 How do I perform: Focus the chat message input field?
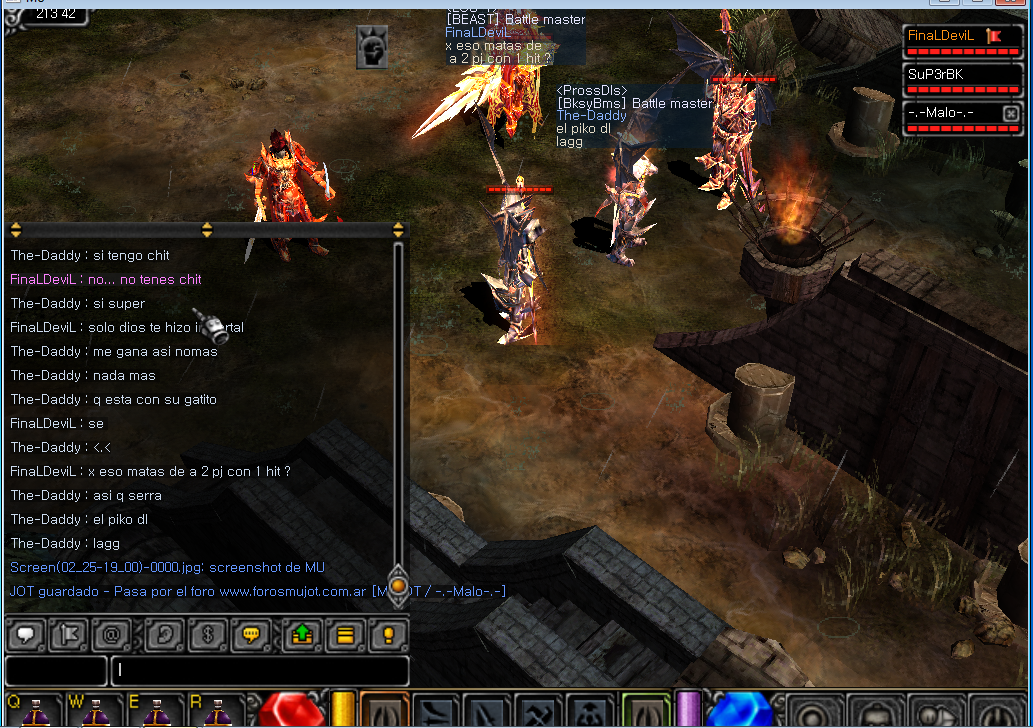260,670
